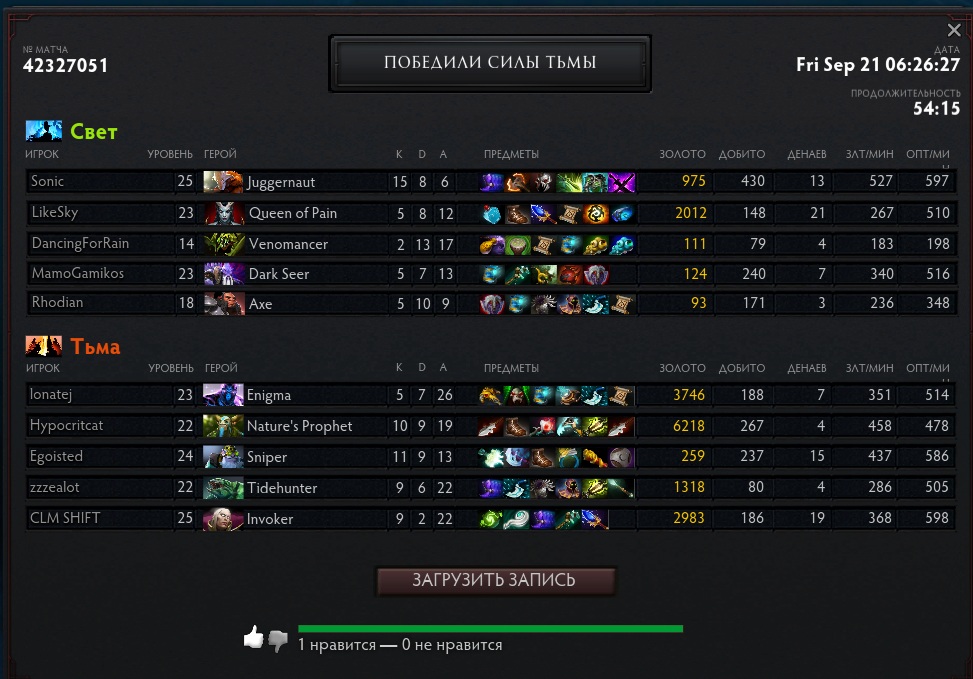The height and width of the screenshot is (679, 973).
Task: Click the Sniper hero portrait
Action: (x=223, y=457)
